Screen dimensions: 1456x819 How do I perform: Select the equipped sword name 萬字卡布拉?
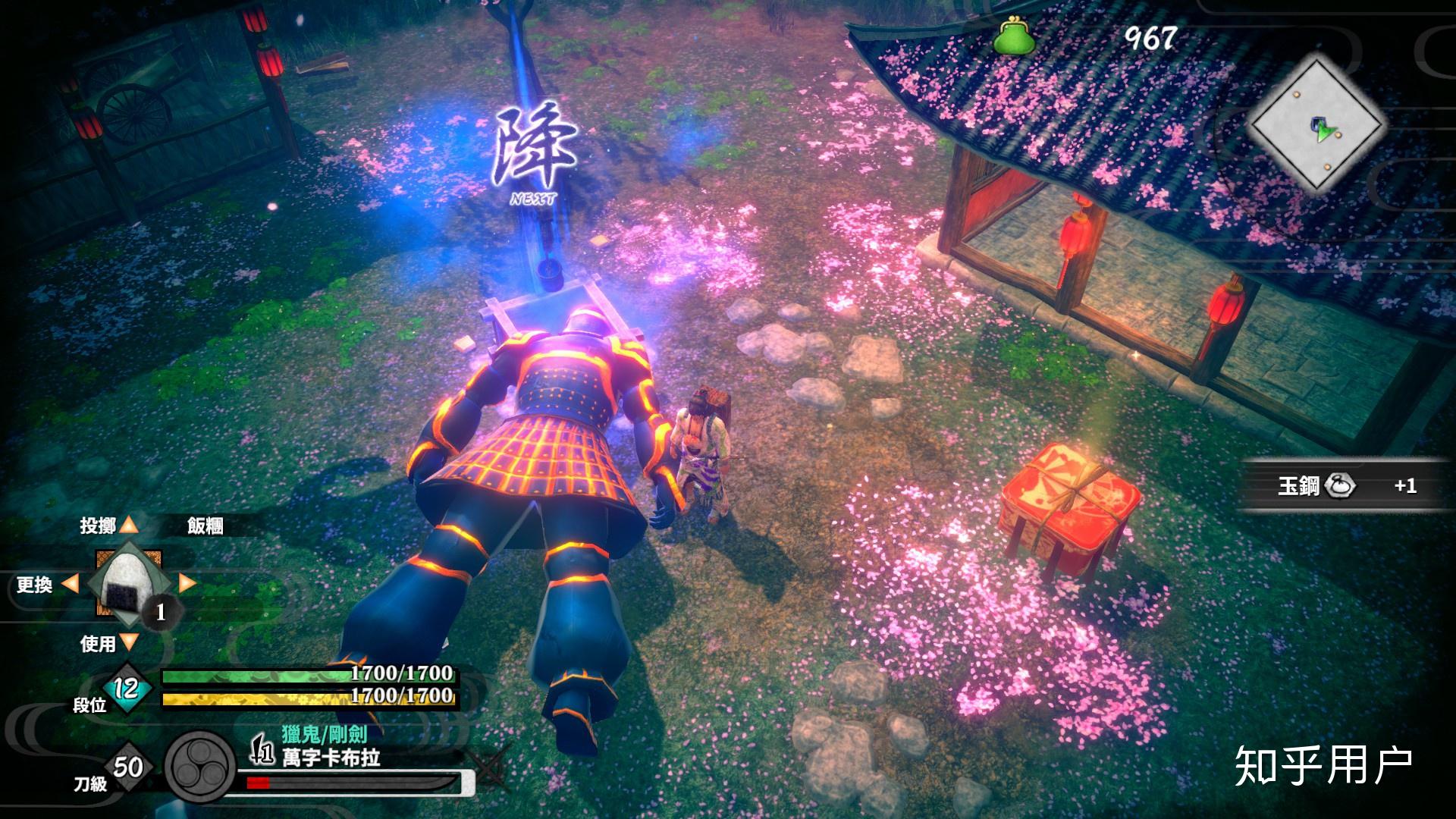coord(331,758)
